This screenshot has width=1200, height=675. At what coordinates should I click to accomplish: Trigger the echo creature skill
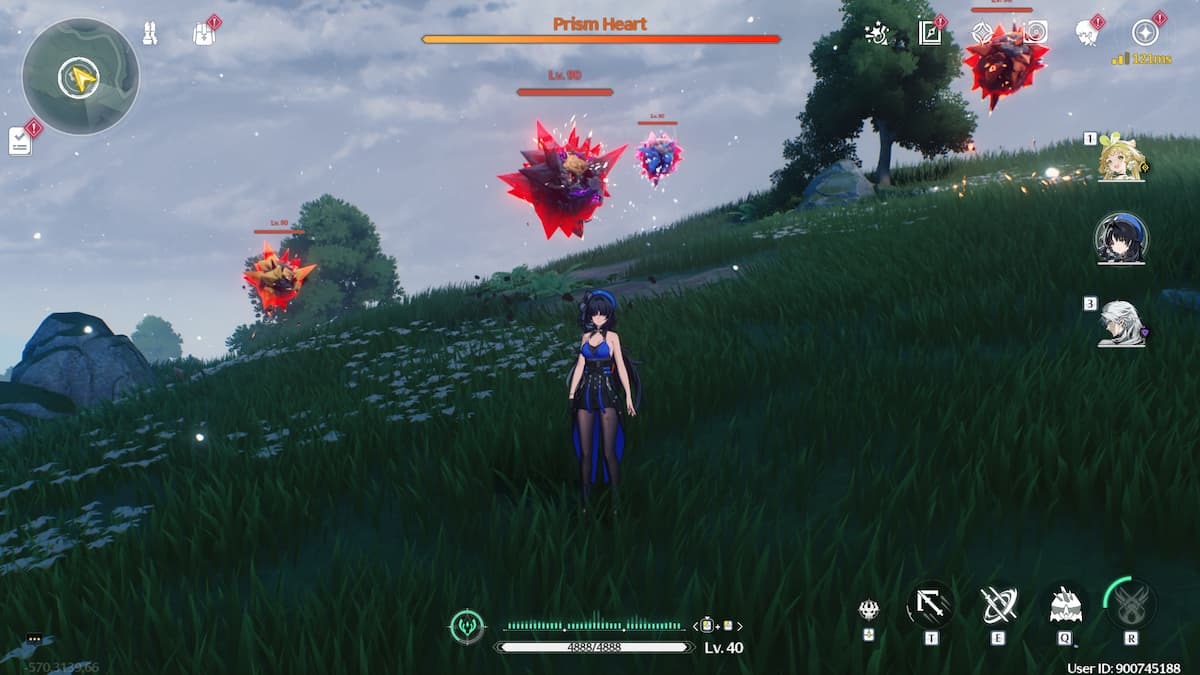coord(1064,605)
